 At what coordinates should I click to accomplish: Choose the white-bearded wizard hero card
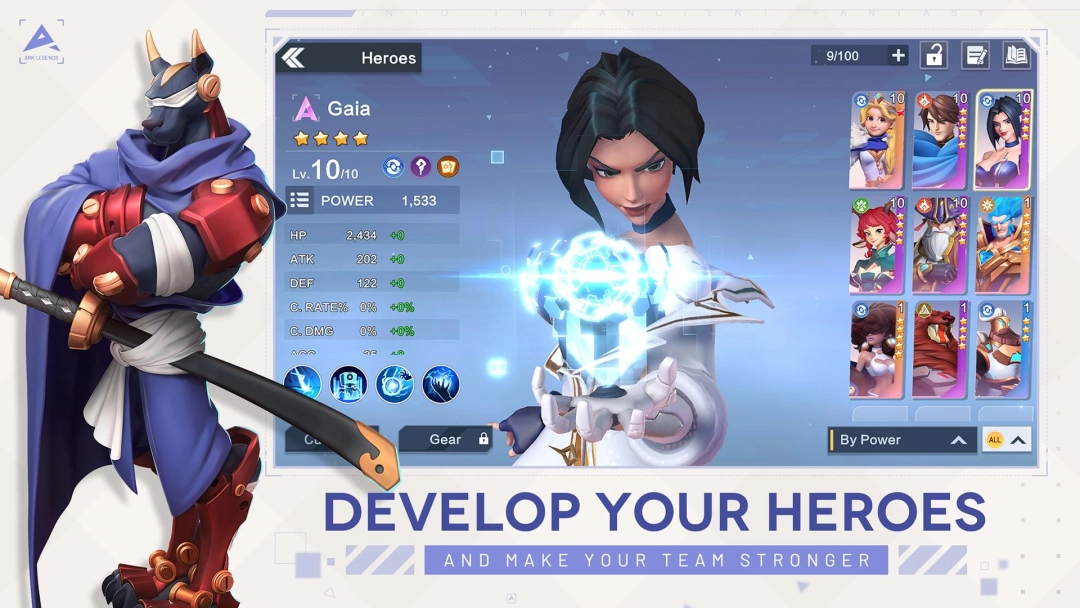[x=940, y=245]
